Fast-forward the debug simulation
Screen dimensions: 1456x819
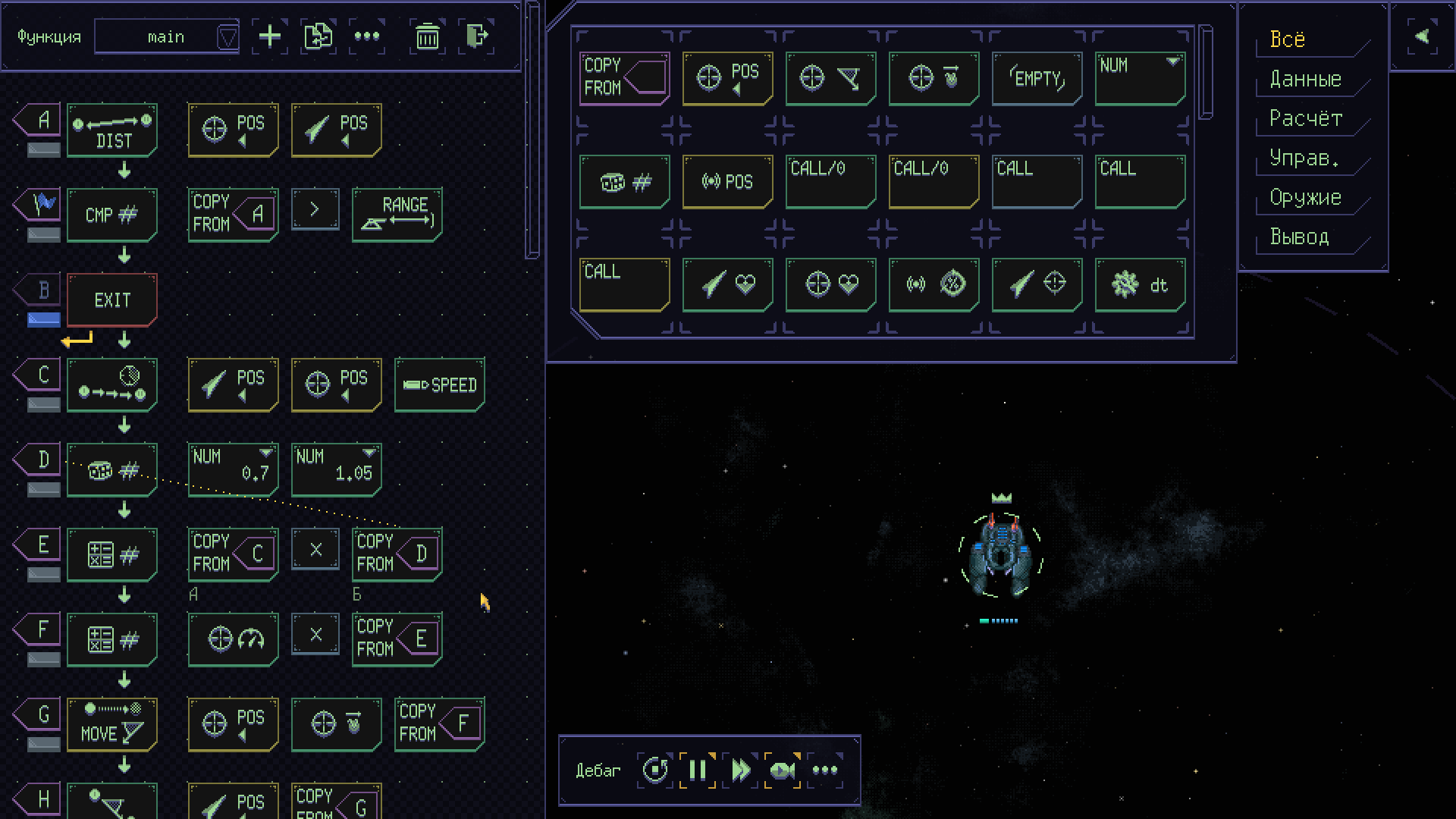point(740,770)
